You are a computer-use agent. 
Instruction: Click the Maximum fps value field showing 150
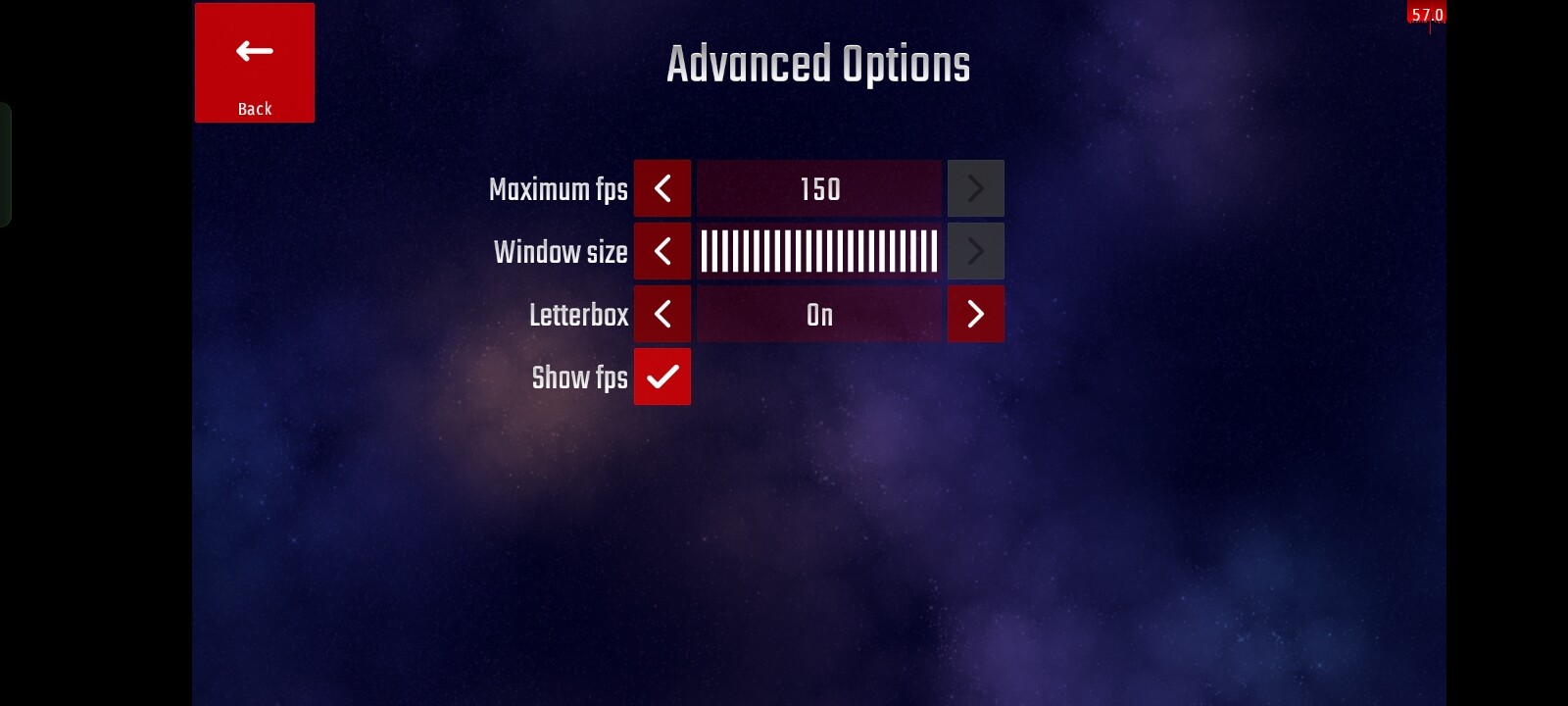point(819,188)
